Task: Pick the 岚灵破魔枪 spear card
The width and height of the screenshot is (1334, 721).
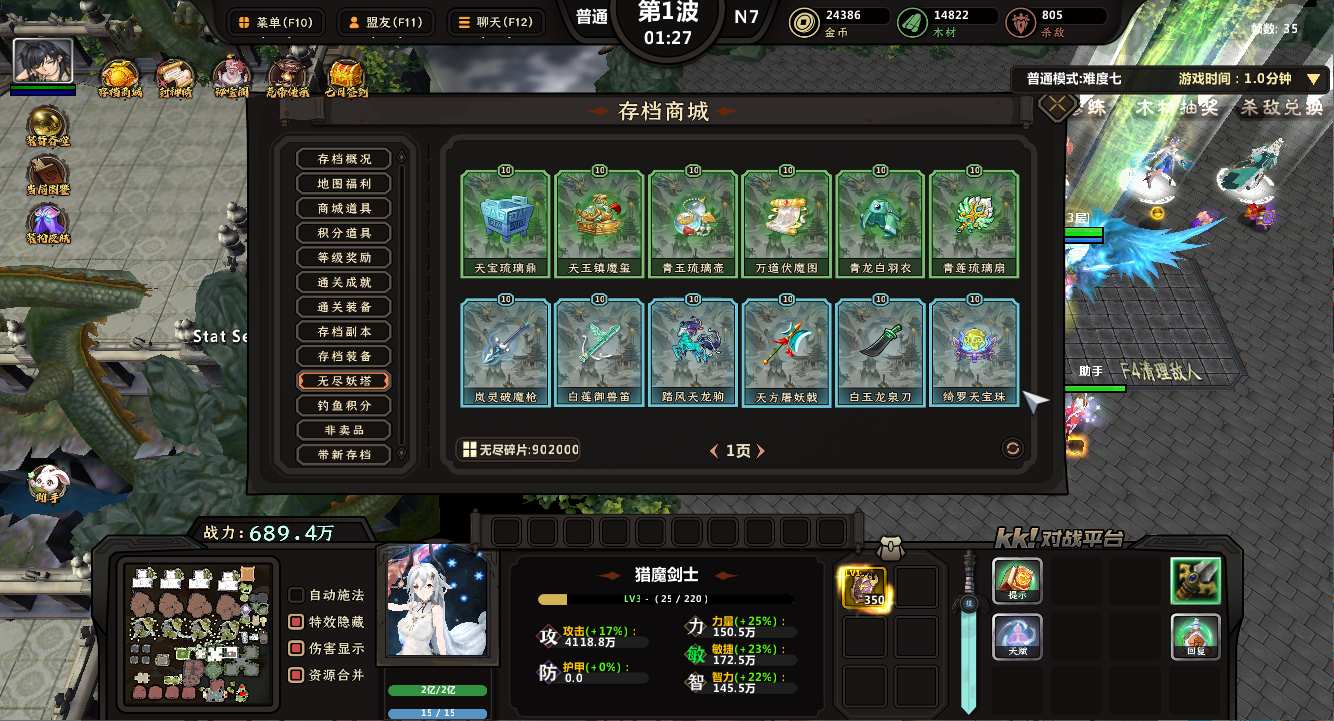Action: coord(505,353)
